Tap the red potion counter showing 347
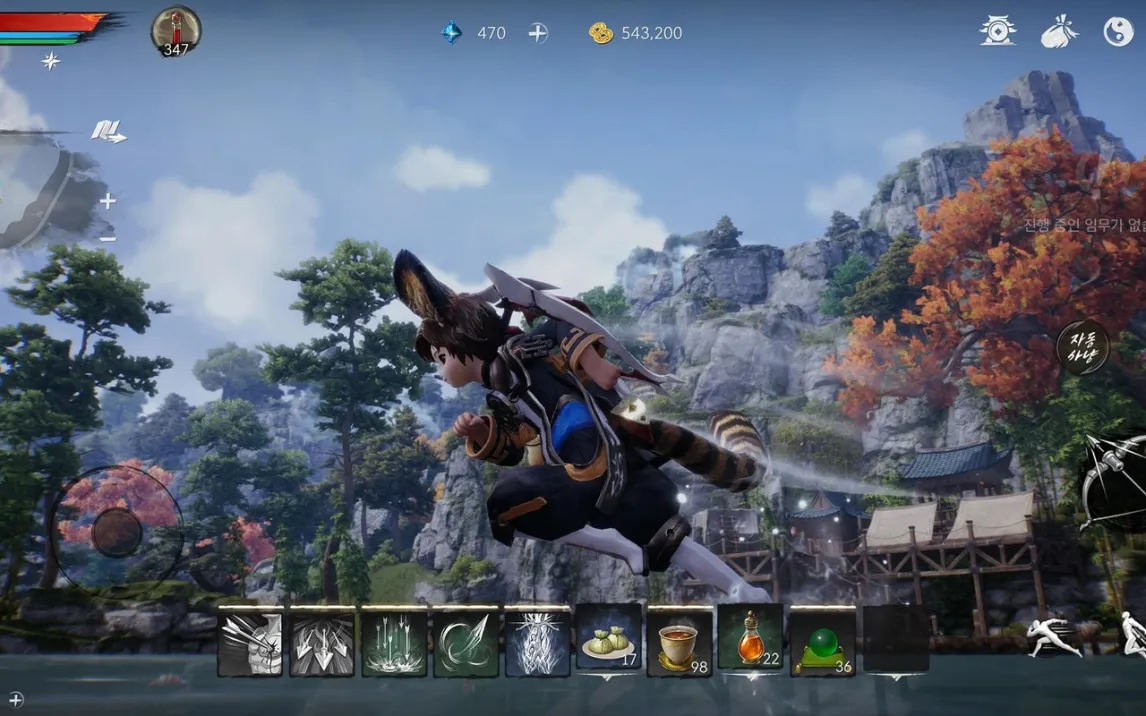The image size is (1146, 716). [x=176, y=32]
